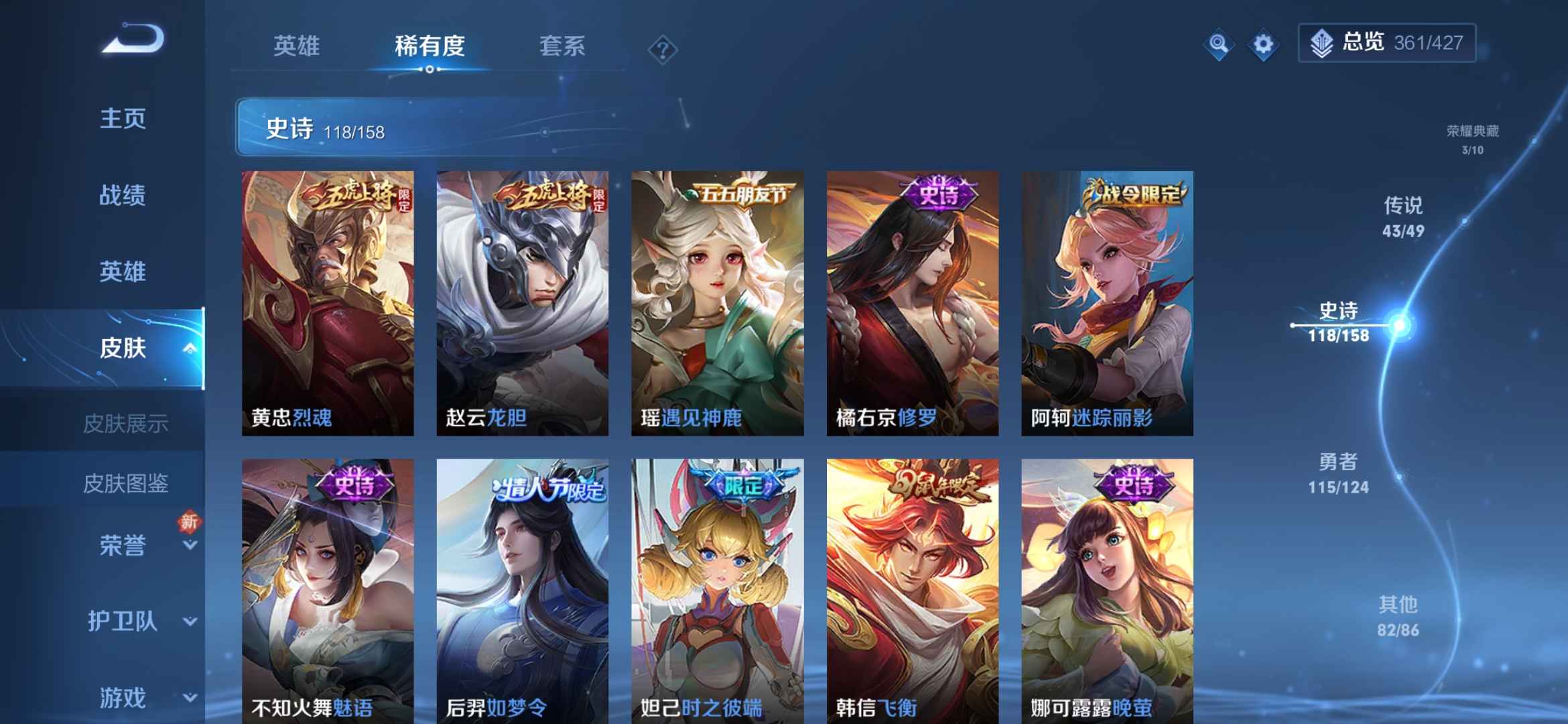Switch to the 英雄 filter tab

[297, 47]
